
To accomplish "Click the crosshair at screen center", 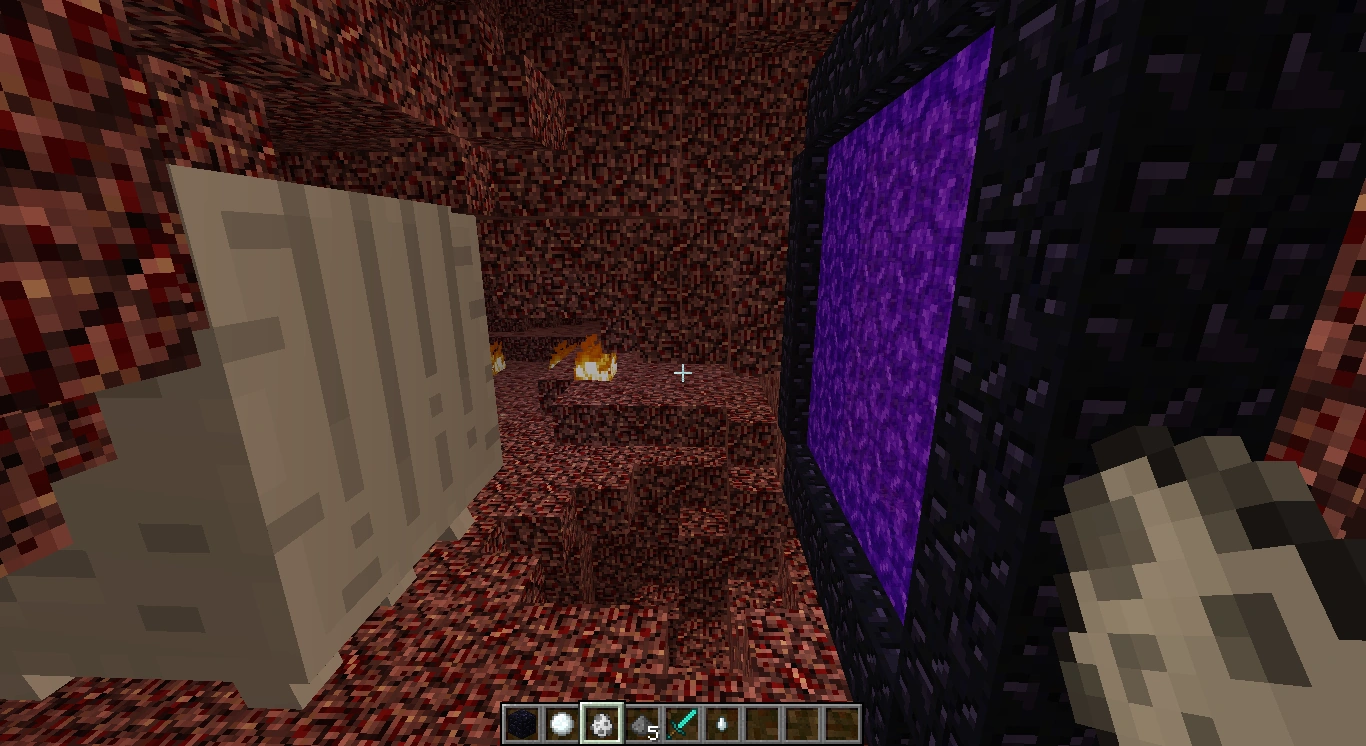I will pos(683,373).
